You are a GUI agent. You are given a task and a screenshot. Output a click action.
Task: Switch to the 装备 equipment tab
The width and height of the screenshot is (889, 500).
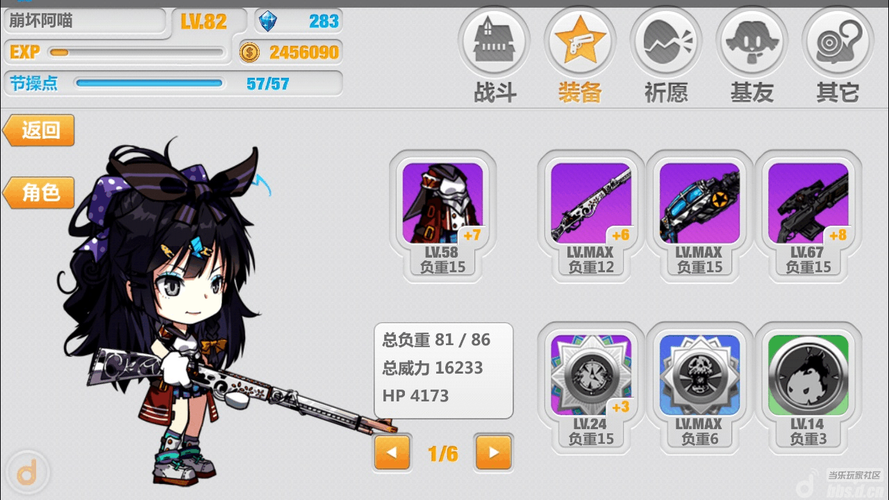click(579, 56)
